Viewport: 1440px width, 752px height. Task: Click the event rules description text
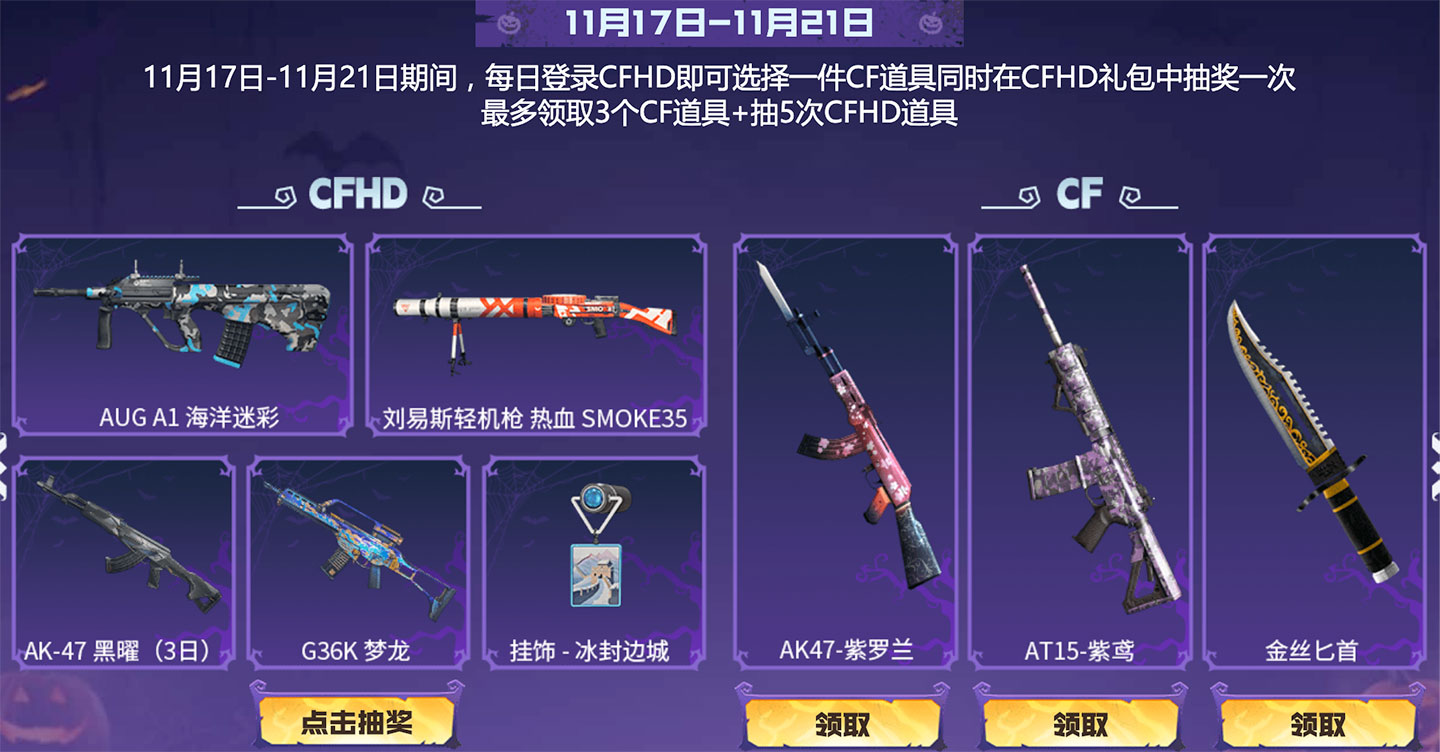(x=718, y=95)
